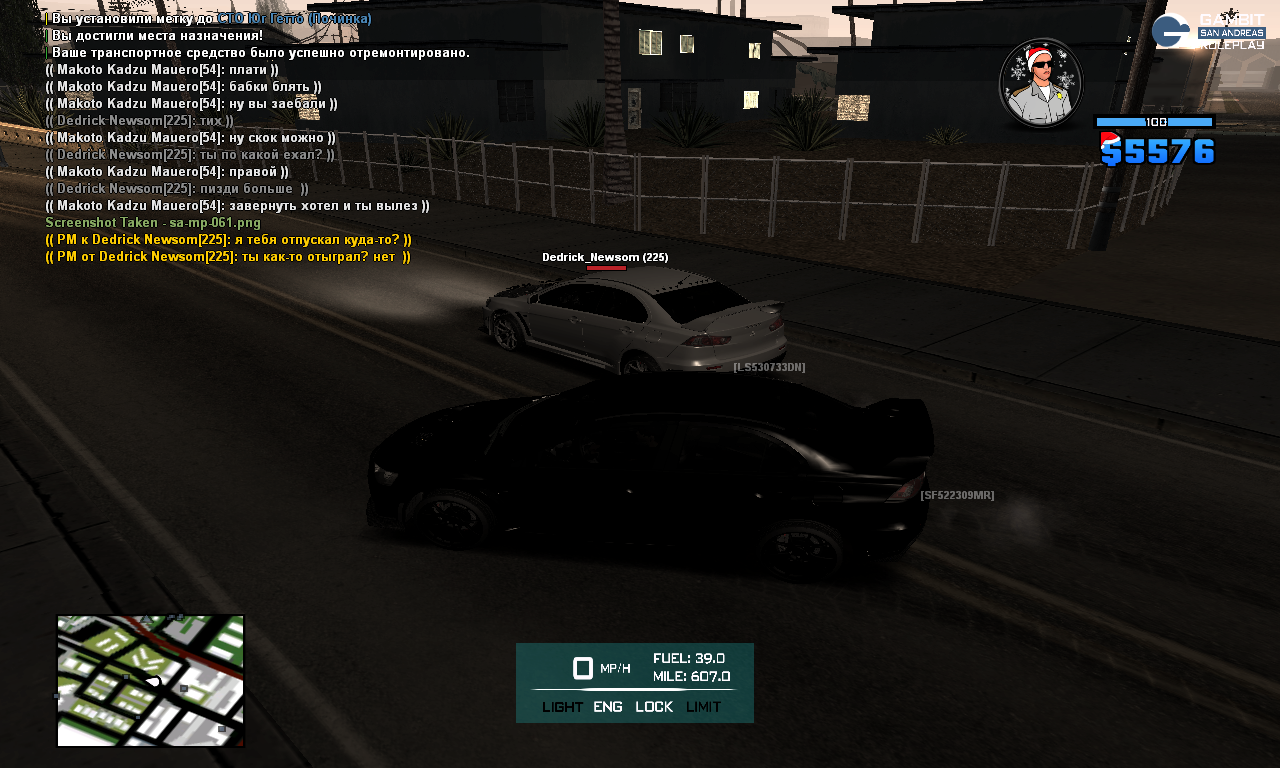This screenshot has height=768, width=1280.
Task: Toggle the LOCK indicator on the speedometer
Action: pos(654,707)
